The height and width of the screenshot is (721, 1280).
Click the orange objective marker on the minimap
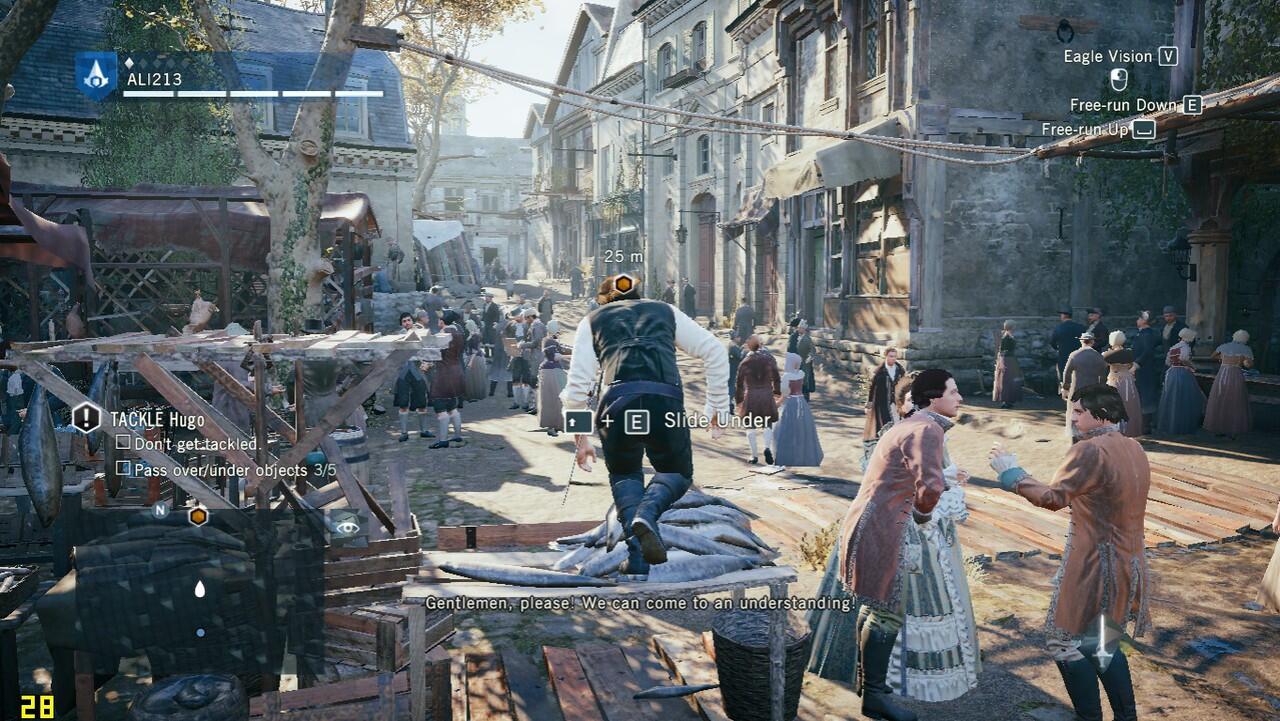198,516
